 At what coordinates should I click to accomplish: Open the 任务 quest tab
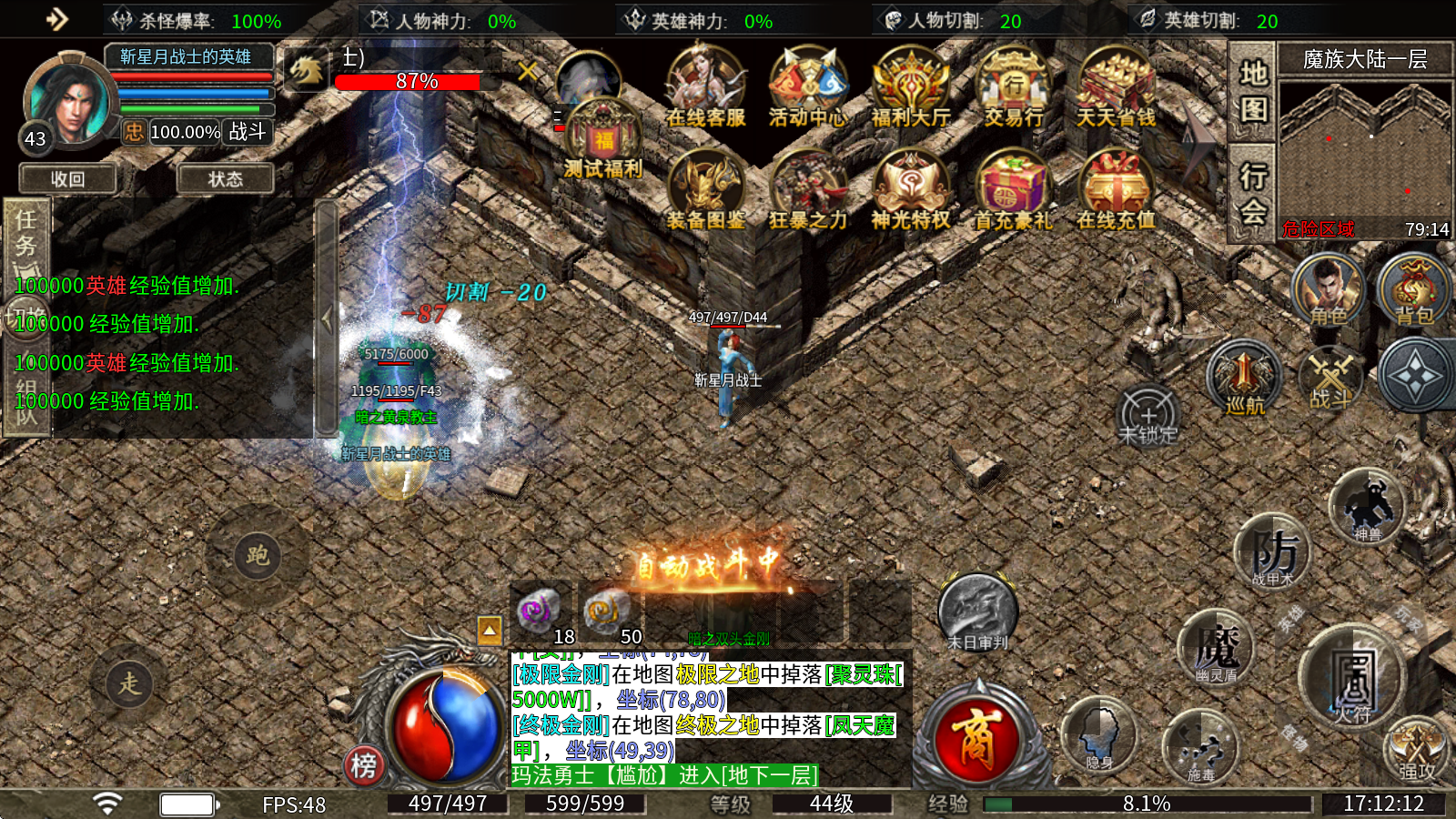(26, 233)
